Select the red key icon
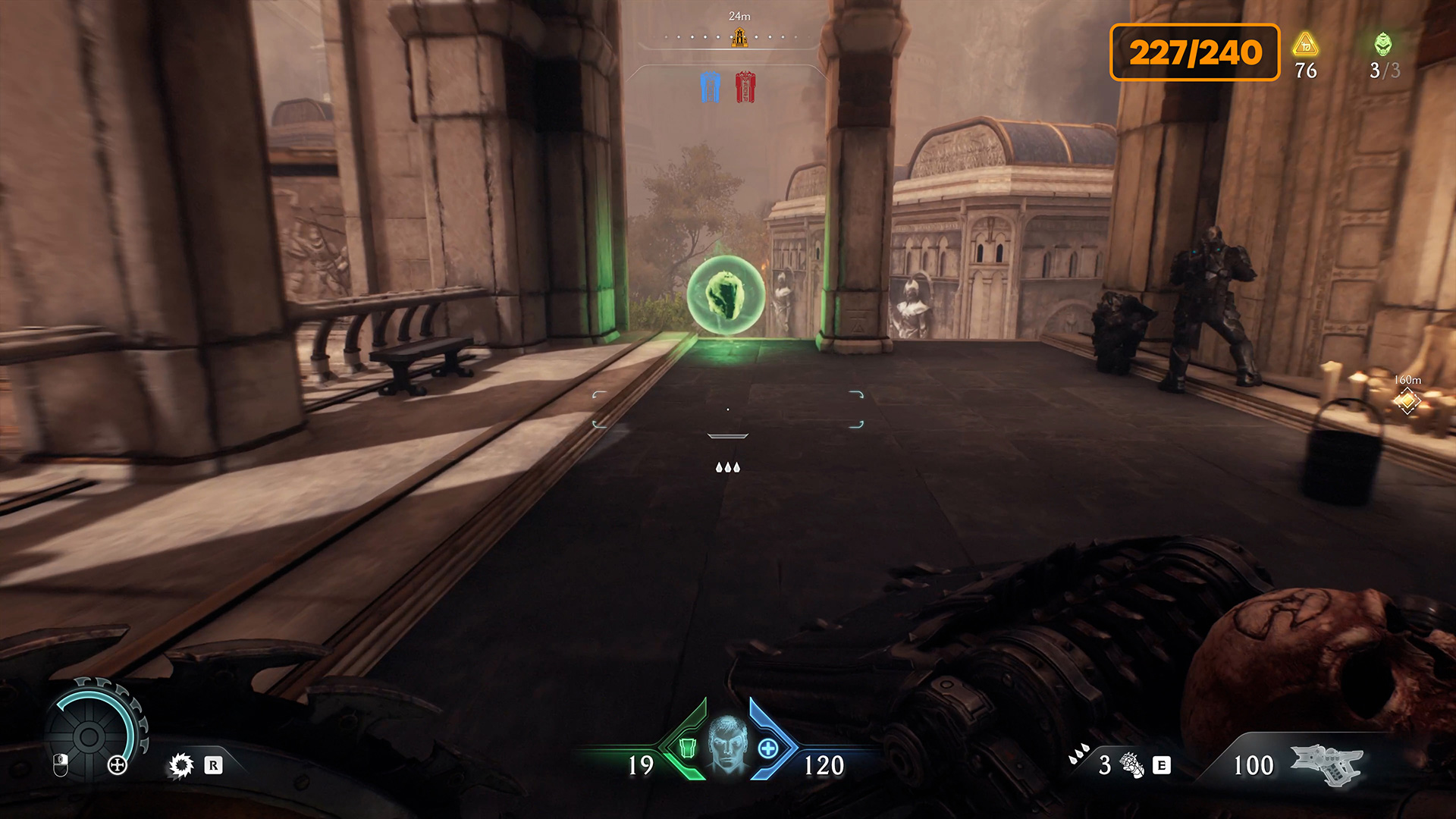 [745, 87]
